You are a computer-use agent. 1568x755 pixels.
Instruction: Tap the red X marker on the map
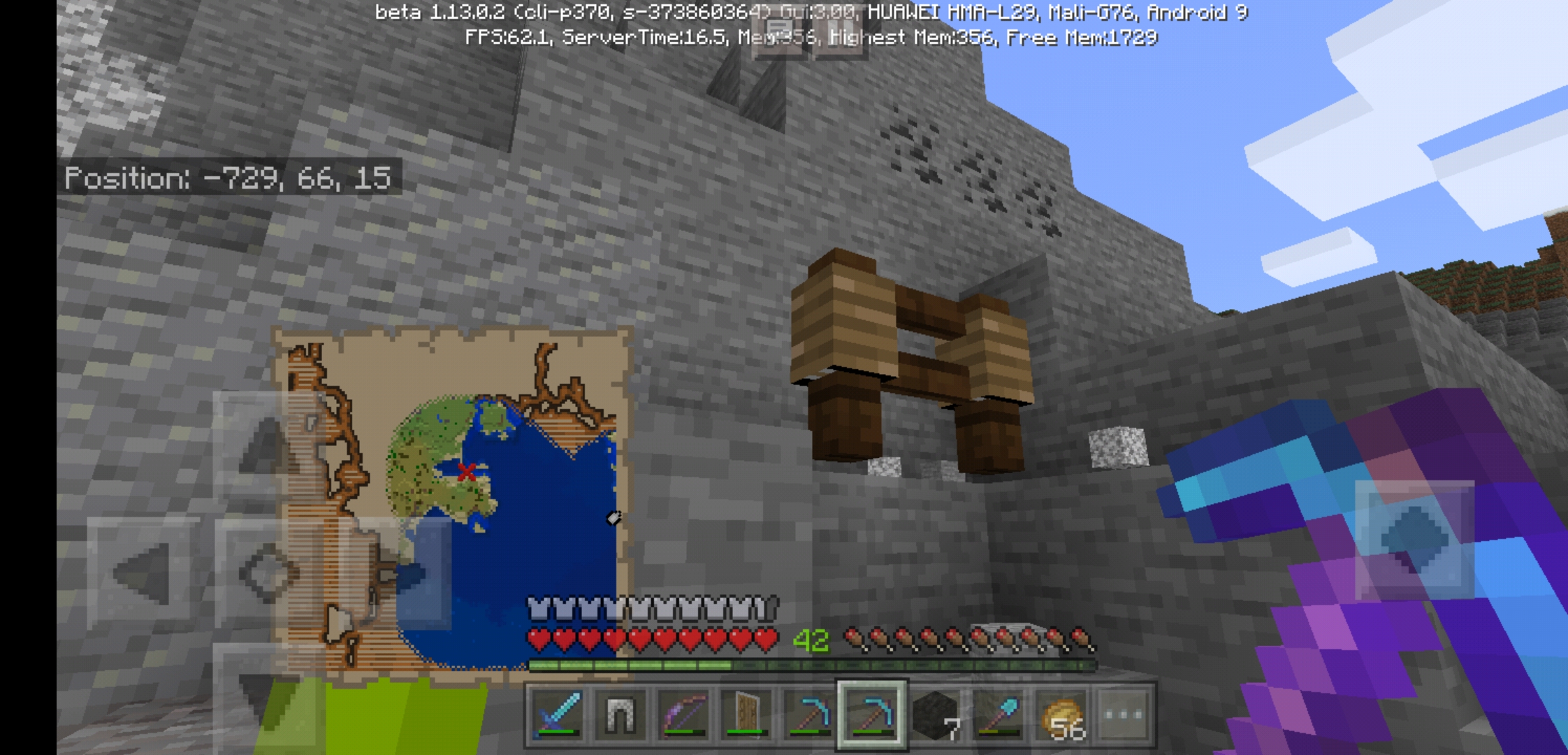(467, 472)
